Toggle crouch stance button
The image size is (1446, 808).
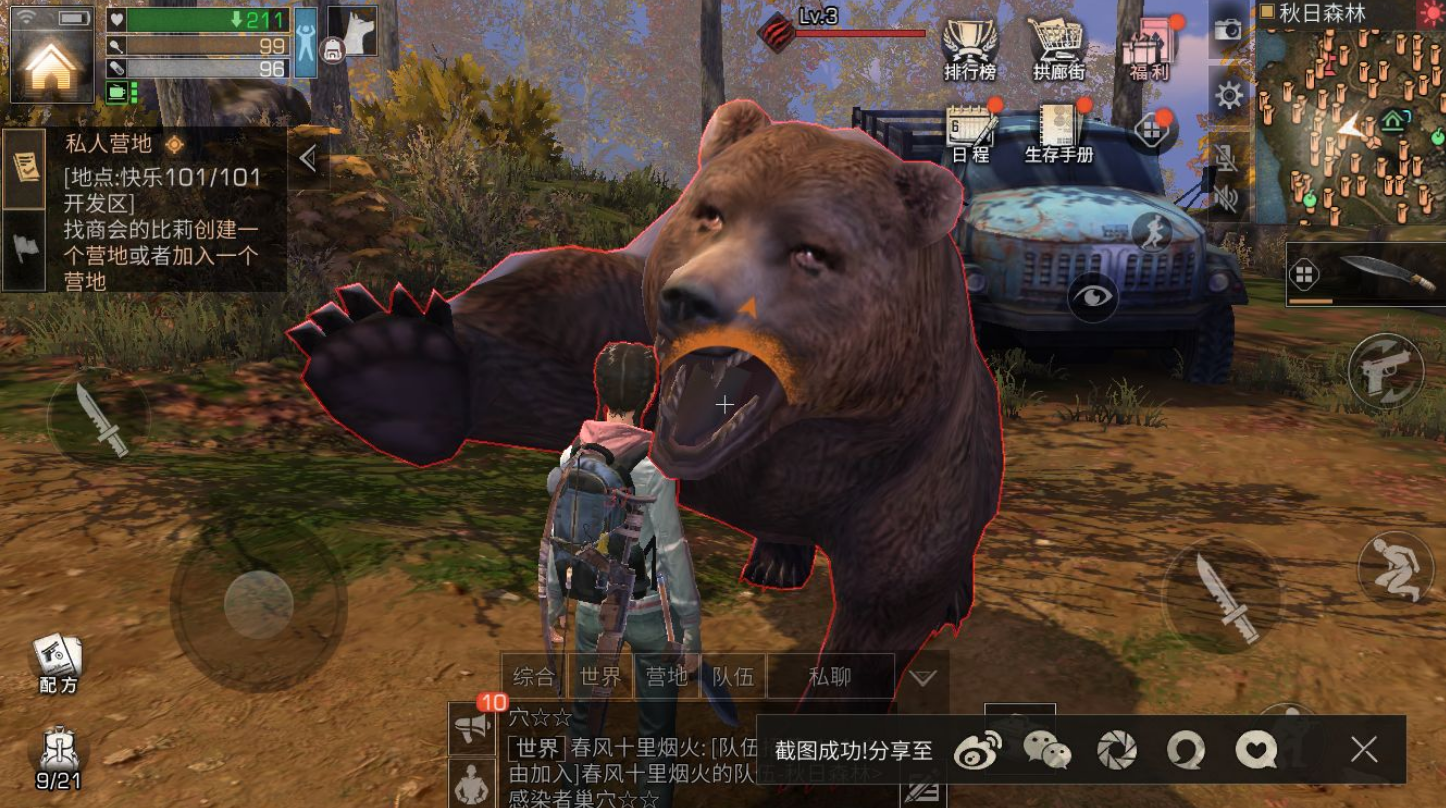pyautogui.click(x=1394, y=567)
